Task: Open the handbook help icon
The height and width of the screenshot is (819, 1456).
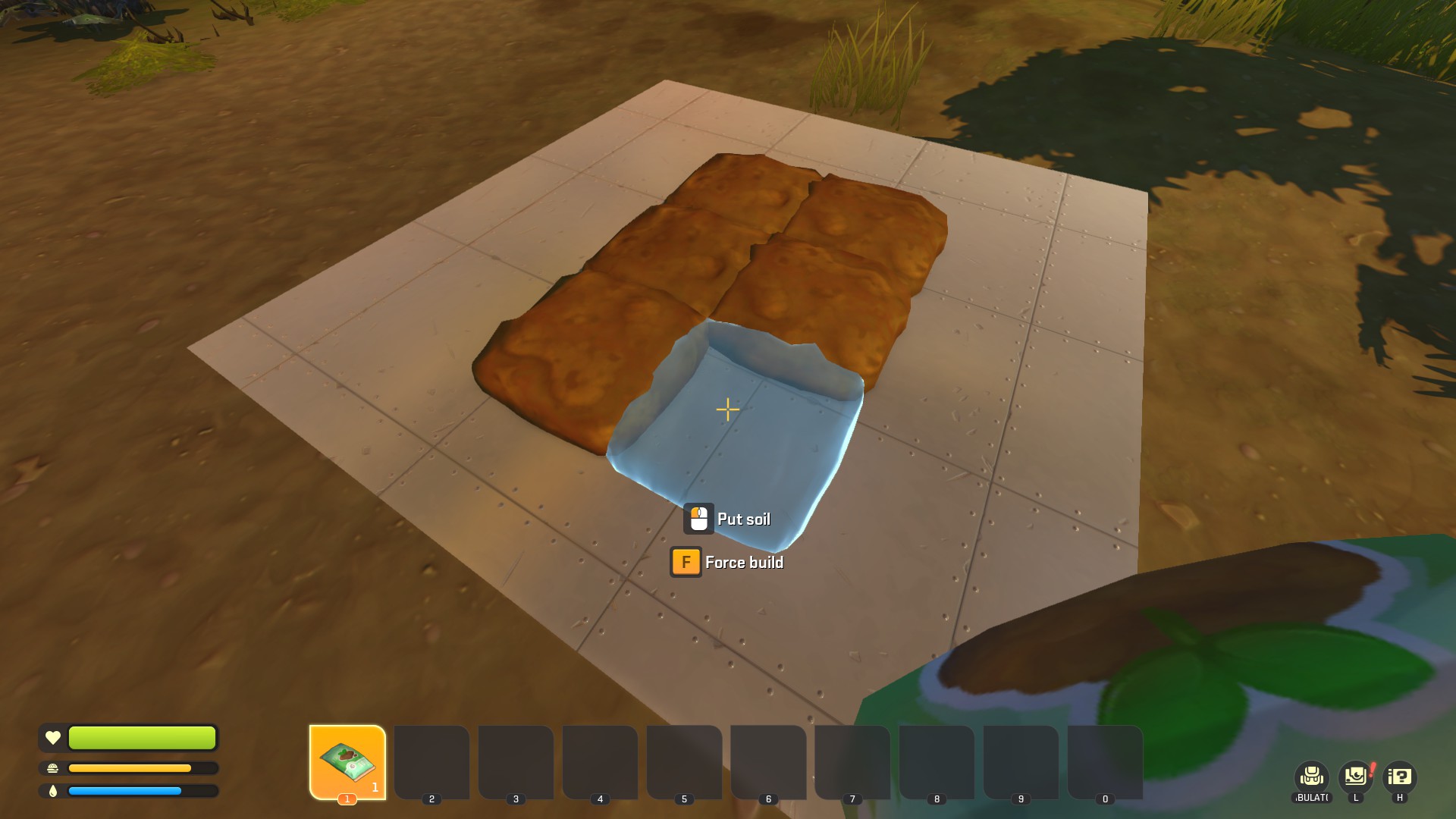Action: [1400, 777]
